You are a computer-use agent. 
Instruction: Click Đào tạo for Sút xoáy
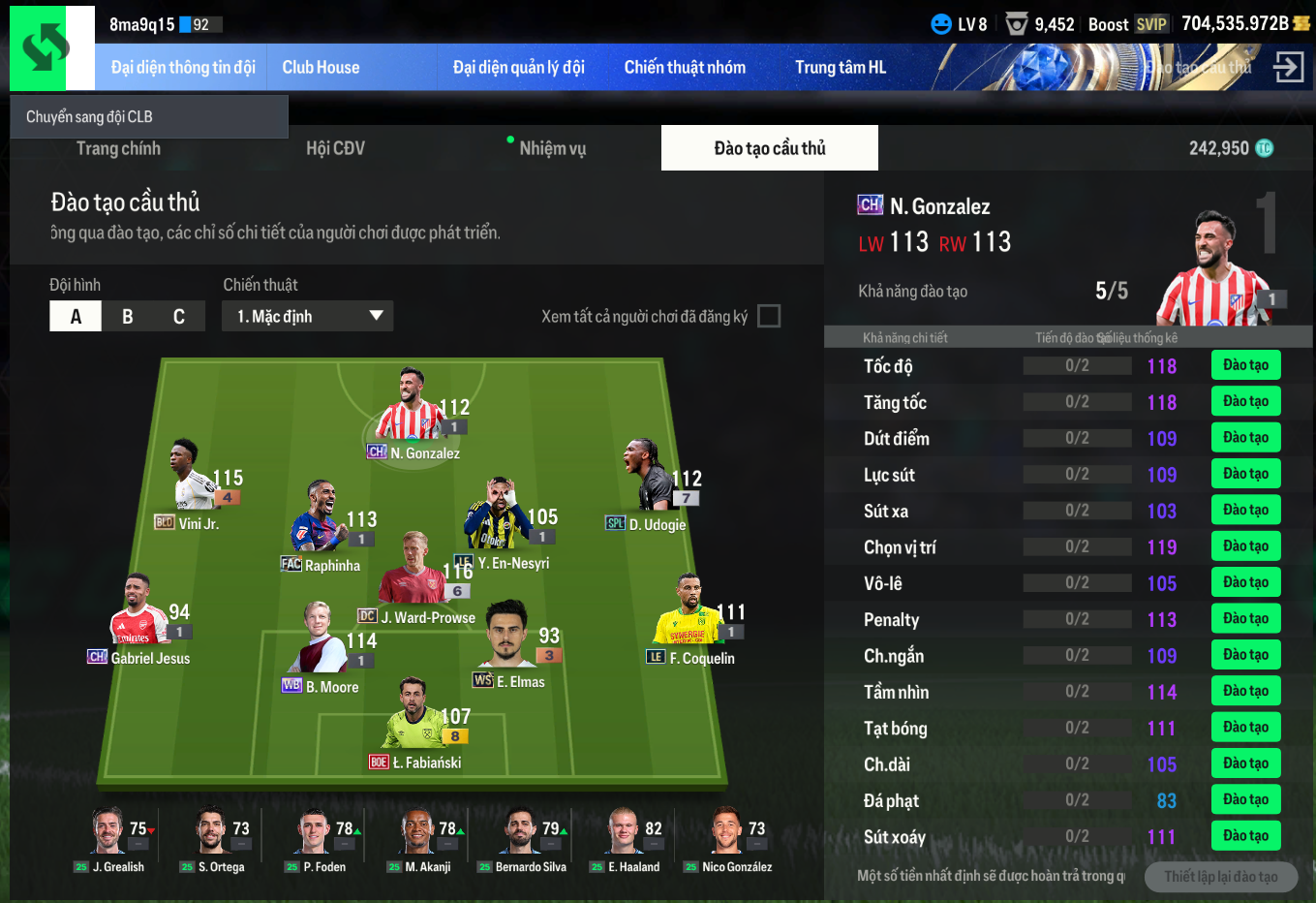tap(1245, 835)
